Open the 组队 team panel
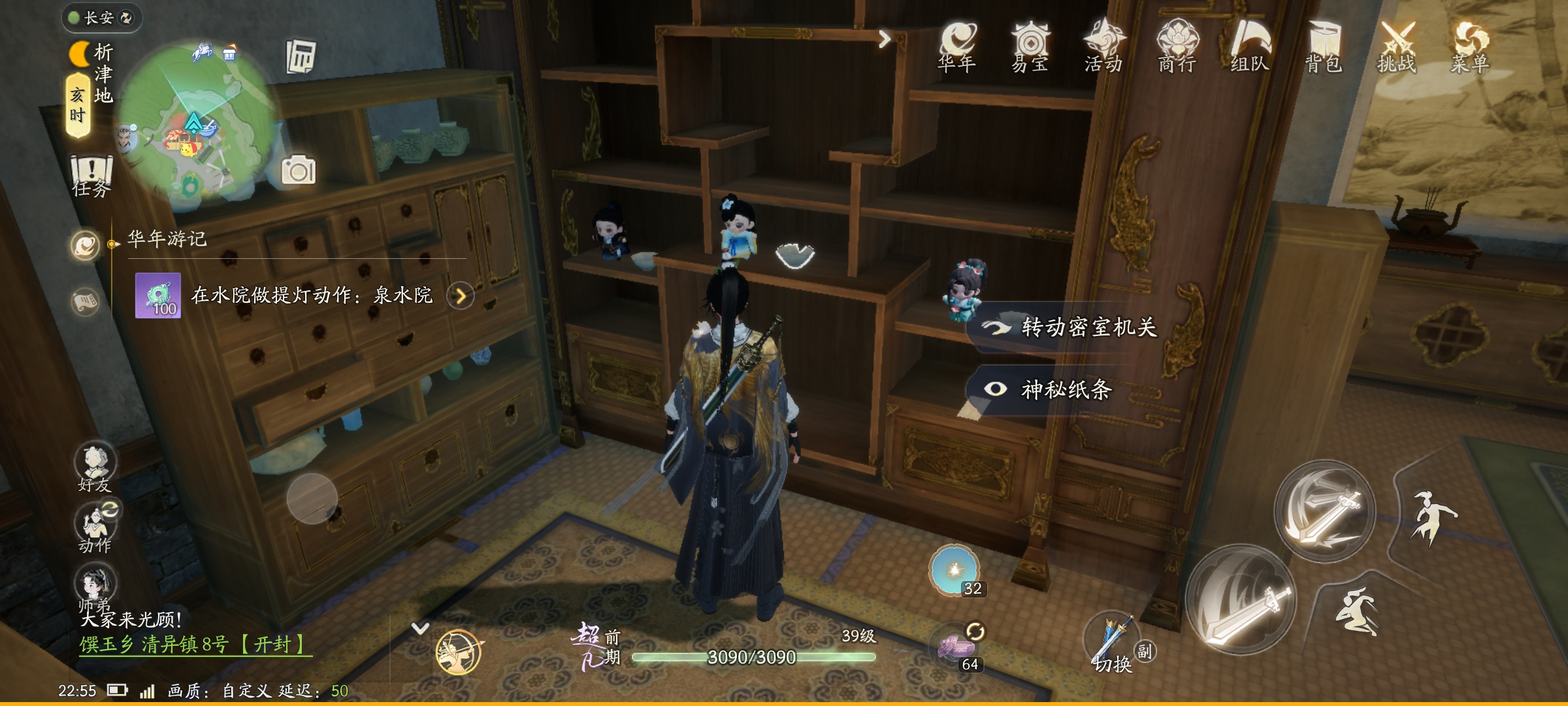The height and width of the screenshot is (706, 1568). [1250, 46]
